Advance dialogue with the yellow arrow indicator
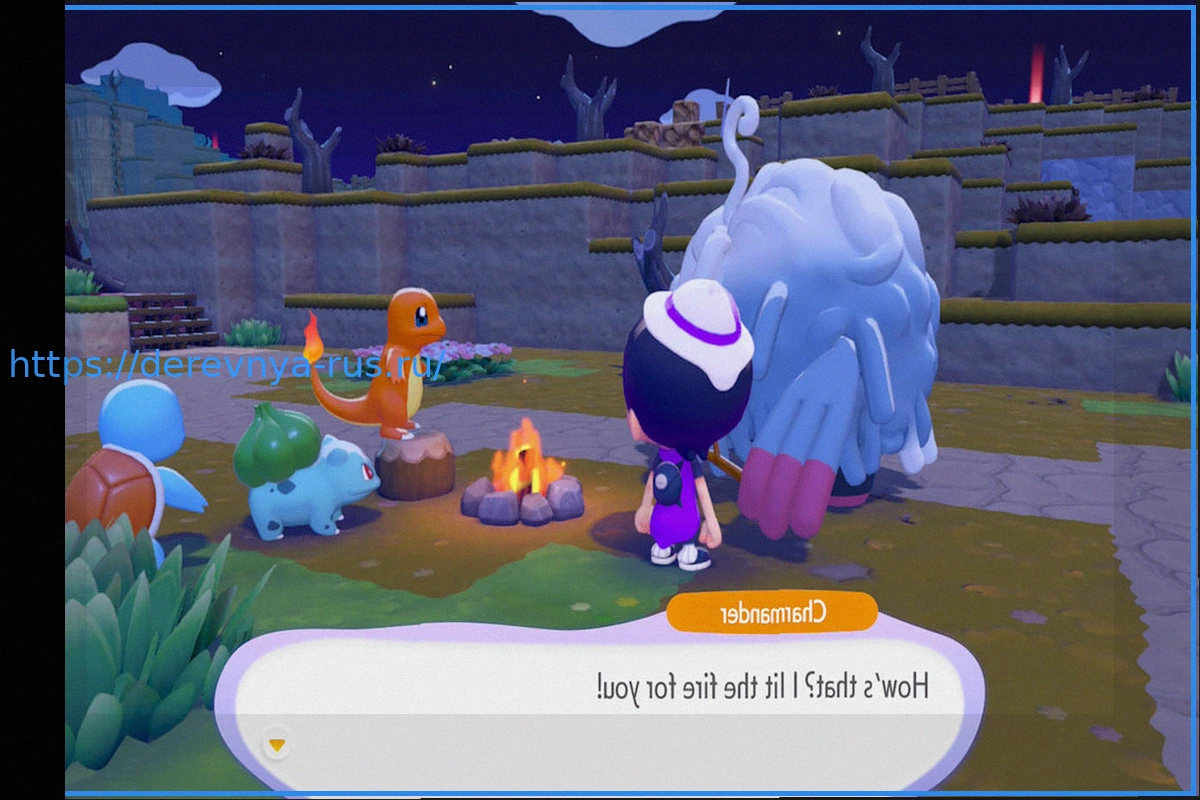 tap(277, 745)
